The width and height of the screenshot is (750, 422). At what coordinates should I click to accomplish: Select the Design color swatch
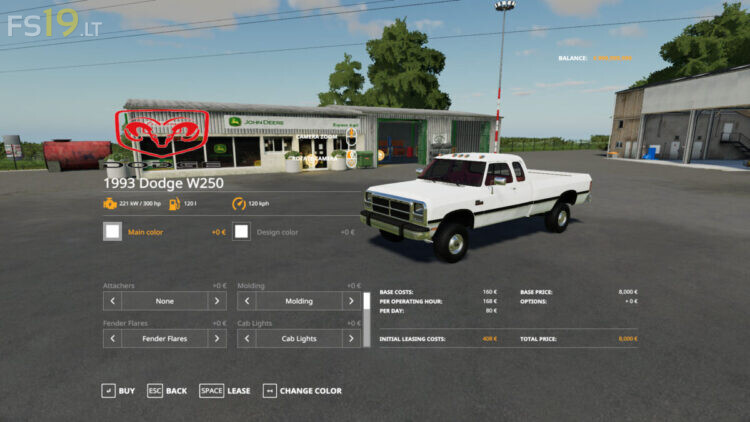pos(242,232)
